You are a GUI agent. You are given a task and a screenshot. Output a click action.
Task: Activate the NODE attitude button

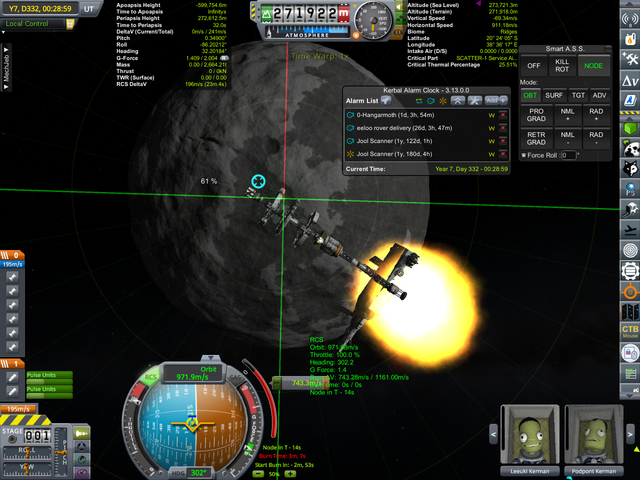coord(594,65)
